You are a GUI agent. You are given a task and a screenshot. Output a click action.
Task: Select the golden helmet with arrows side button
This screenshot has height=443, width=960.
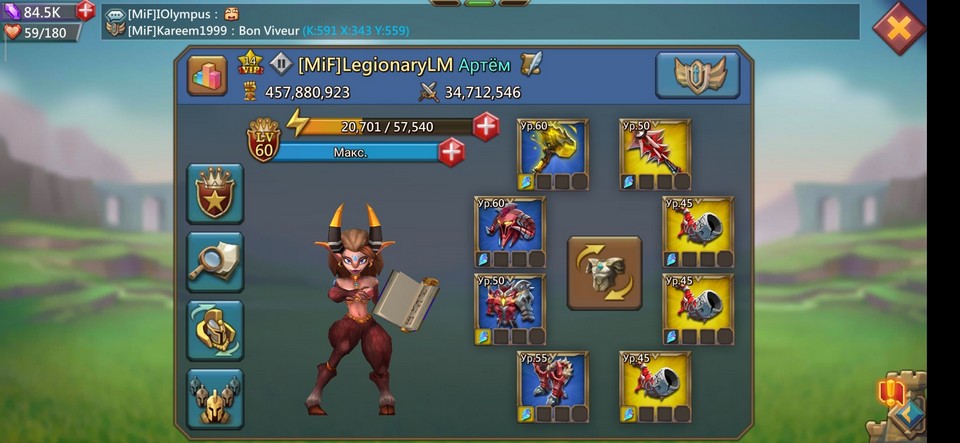pos(215,330)
